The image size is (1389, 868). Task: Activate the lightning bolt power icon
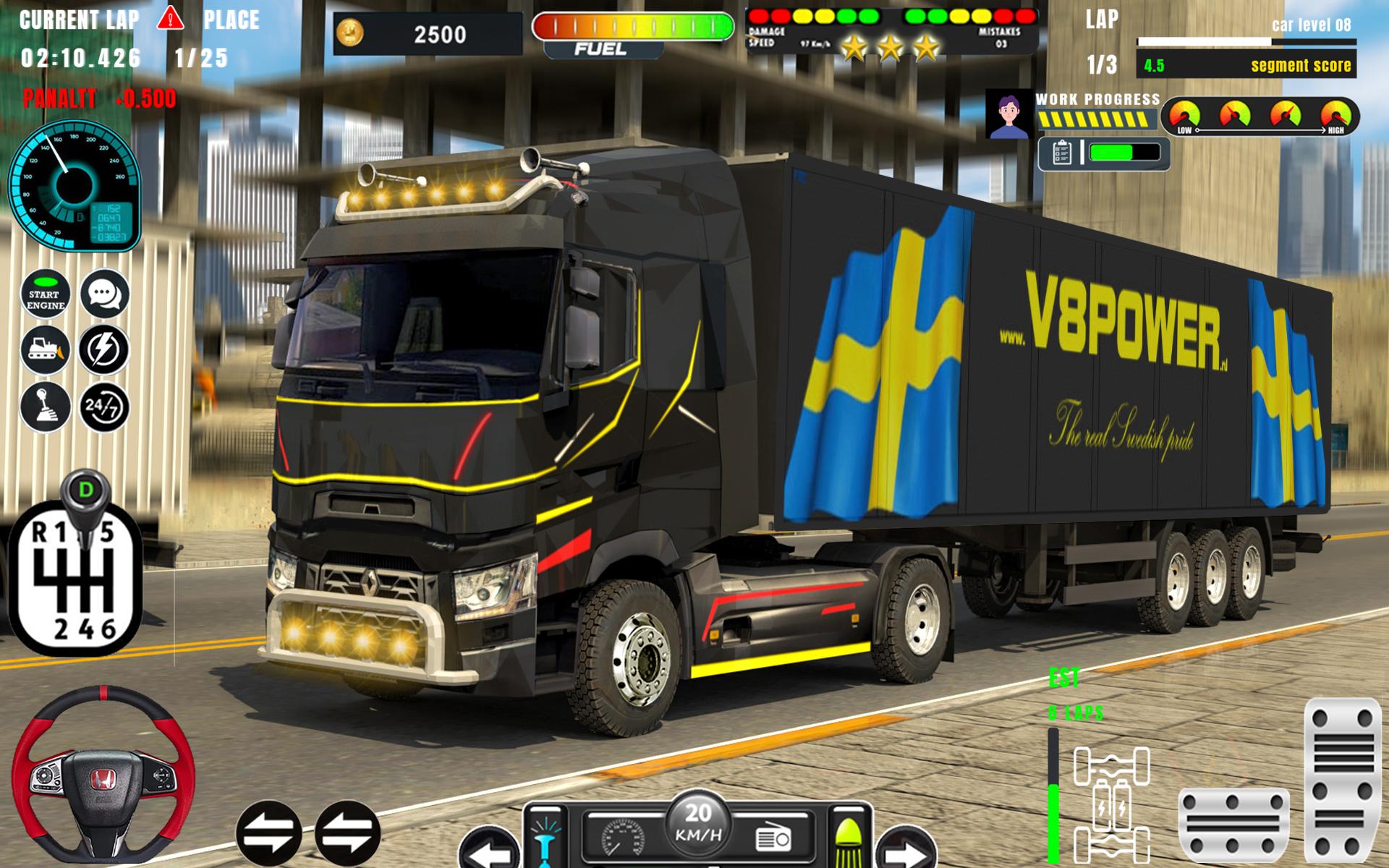[104, 350]
